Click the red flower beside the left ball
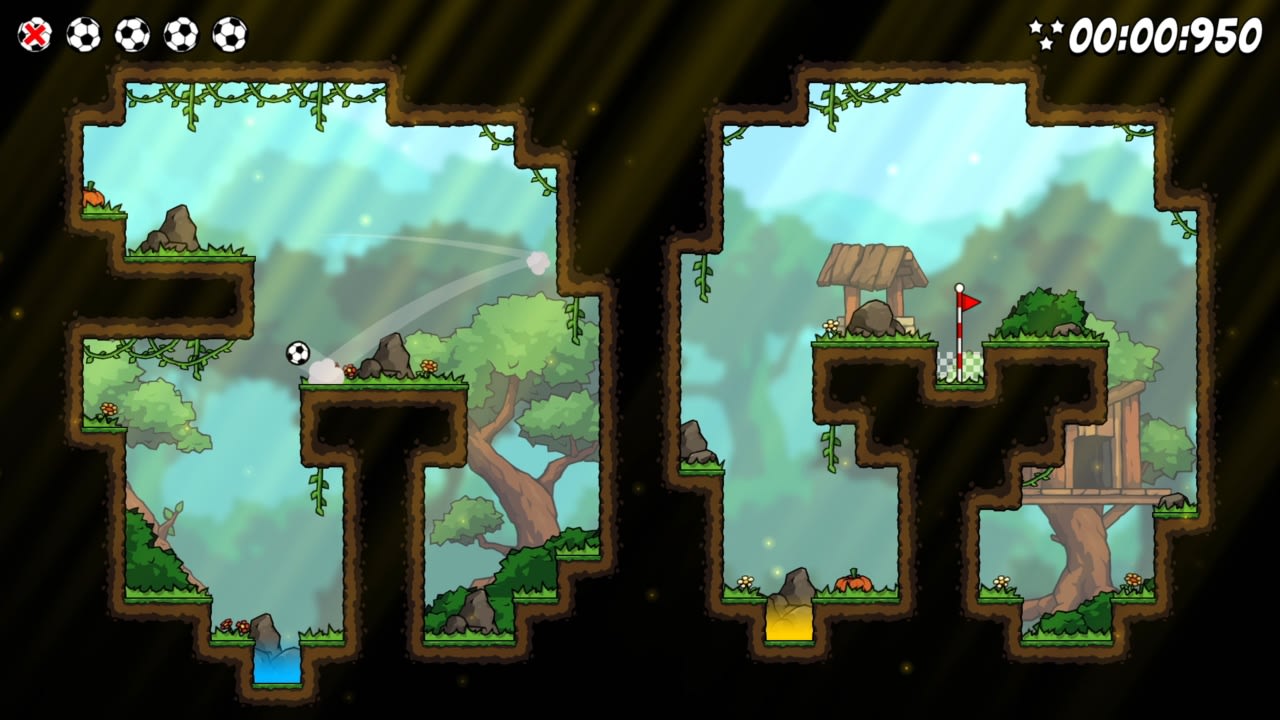This screenshot has height=720, width=1280. coord(351,368)
